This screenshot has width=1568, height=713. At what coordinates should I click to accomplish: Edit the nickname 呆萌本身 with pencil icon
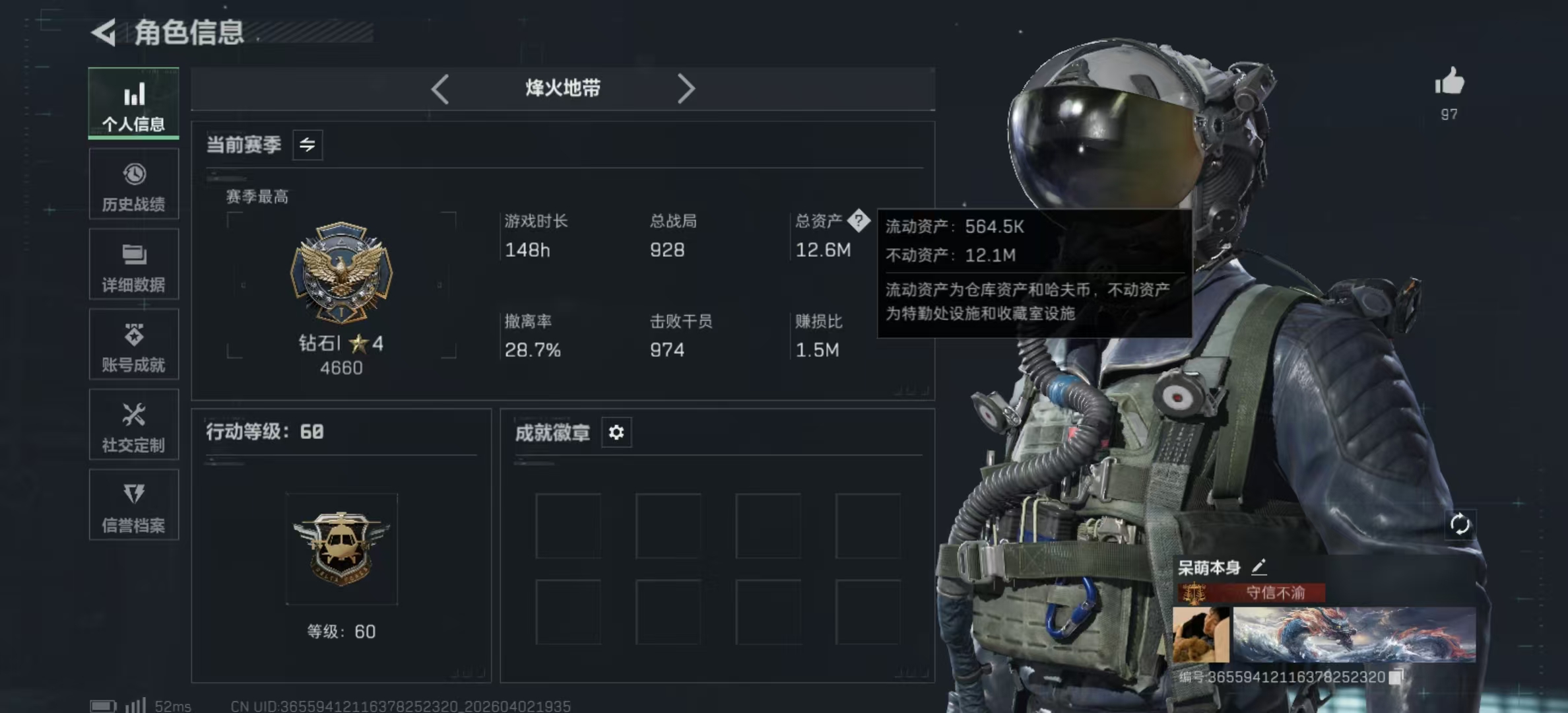(1259, 566)
